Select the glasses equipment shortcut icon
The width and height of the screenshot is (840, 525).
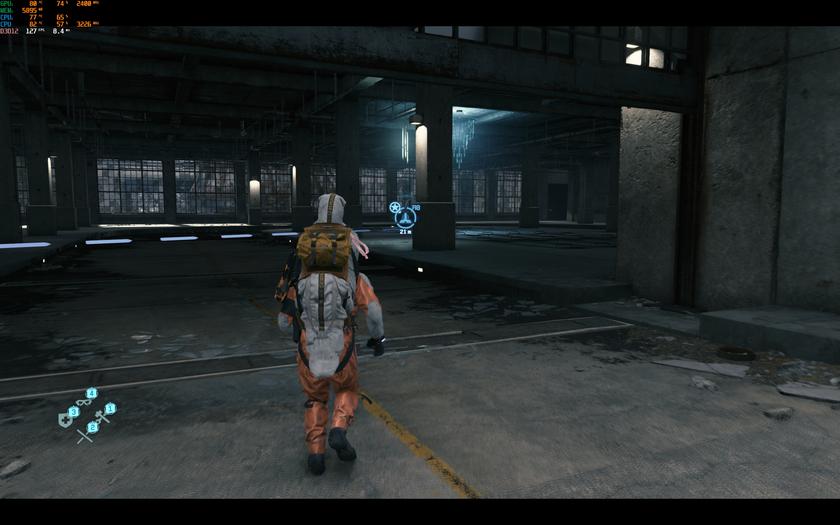click(83, 402)
